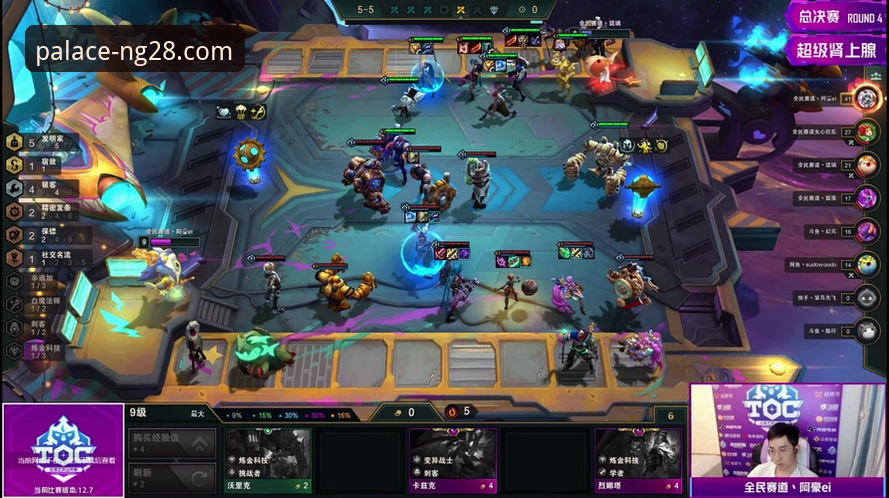The width and height of the screenshot is (889, 498).
Task: Open the TOC tournament logo panel
Action: click(62, 450)
